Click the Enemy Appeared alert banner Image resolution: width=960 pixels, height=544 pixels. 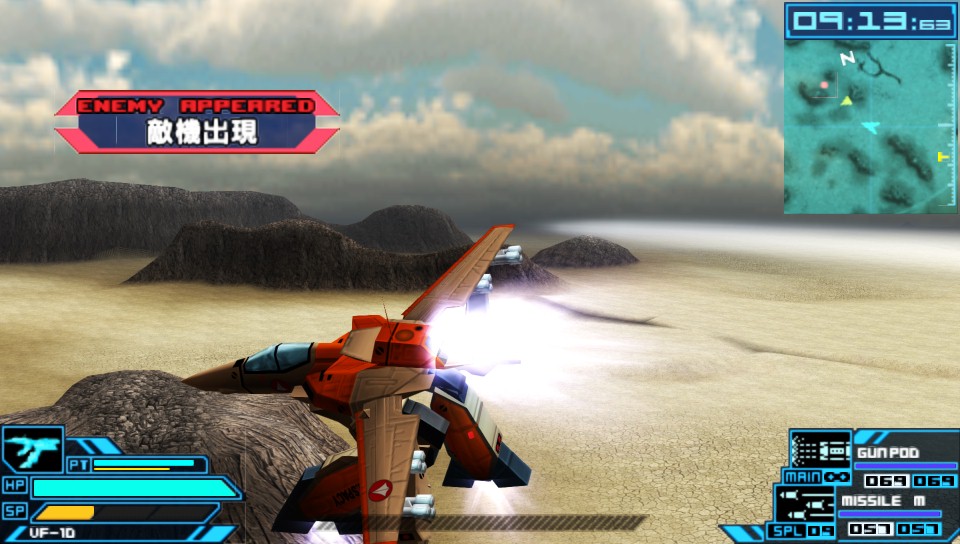(x=197, y=122)
